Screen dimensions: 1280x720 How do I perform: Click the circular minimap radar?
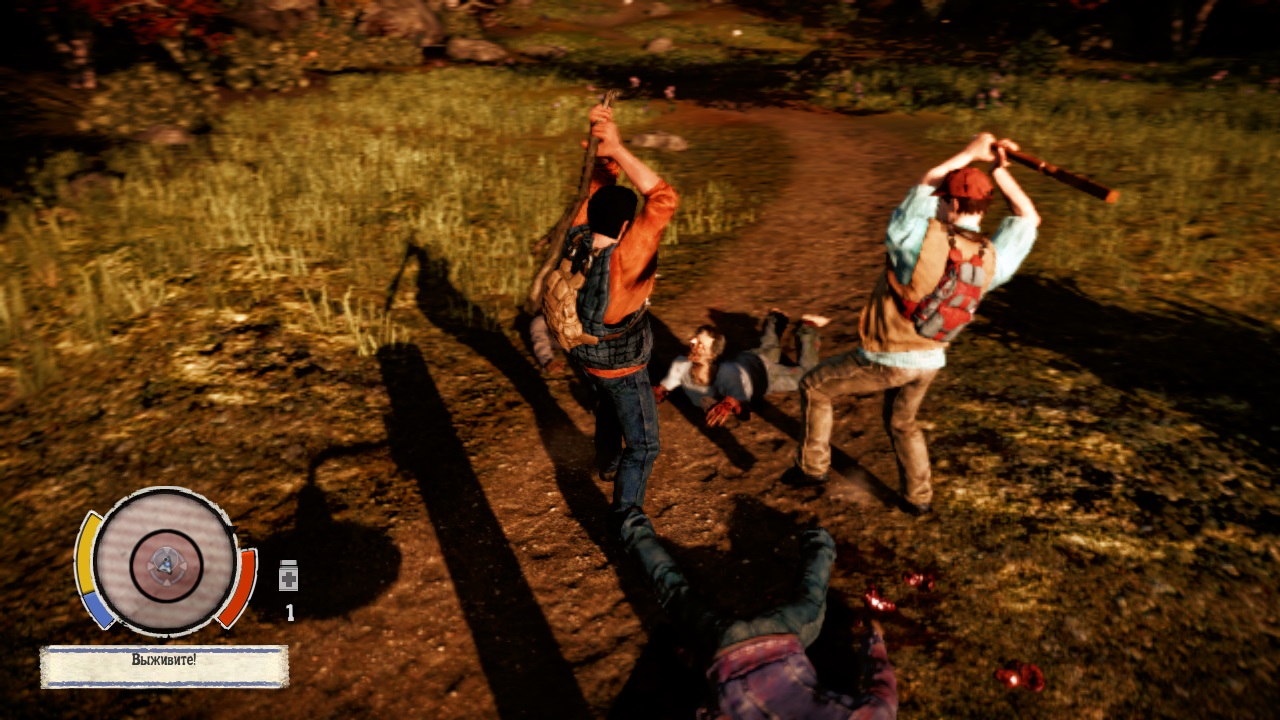[x=165, y=561]
